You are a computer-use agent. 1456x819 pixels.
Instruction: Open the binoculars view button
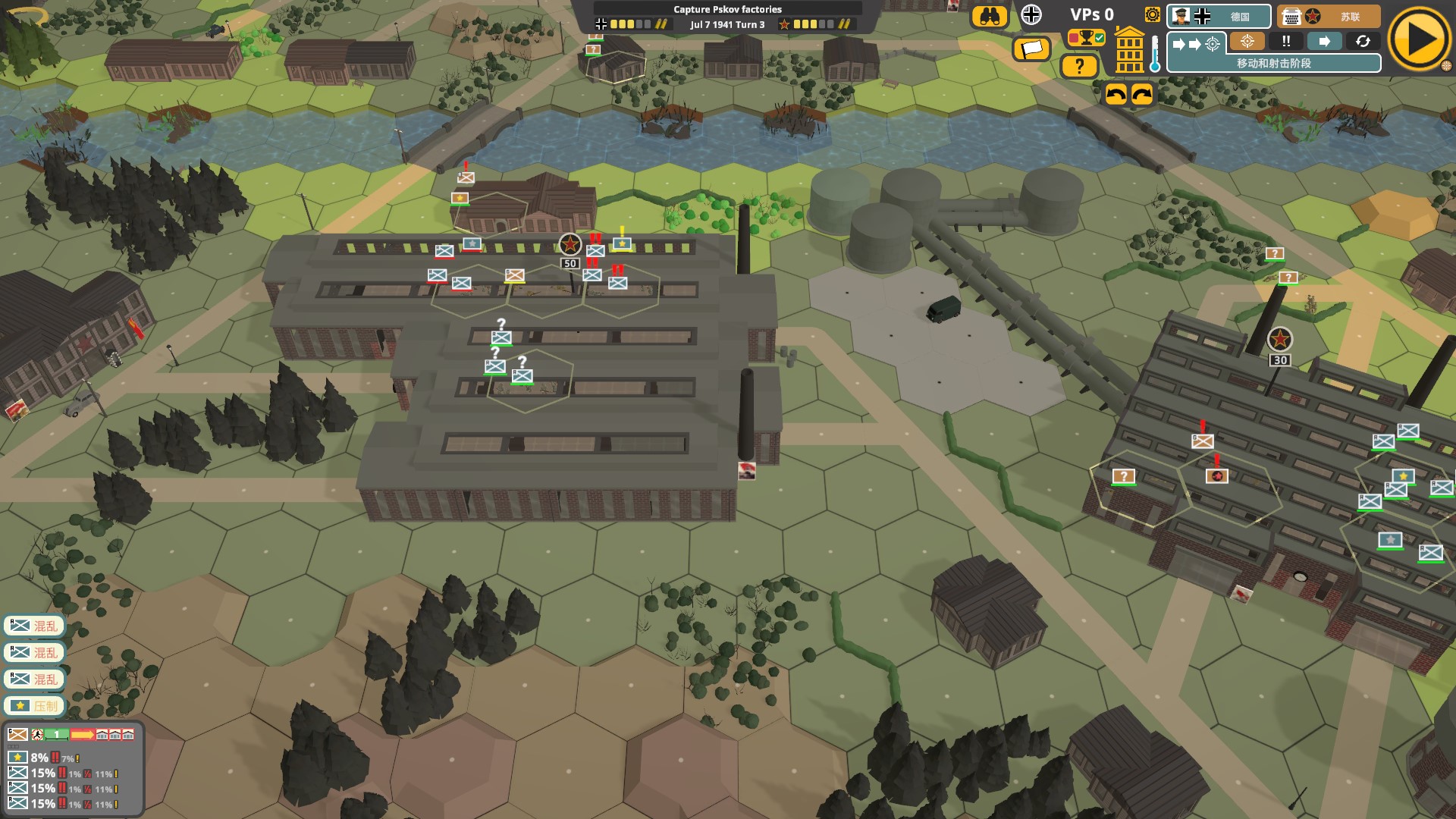click(x=989, y=17)
